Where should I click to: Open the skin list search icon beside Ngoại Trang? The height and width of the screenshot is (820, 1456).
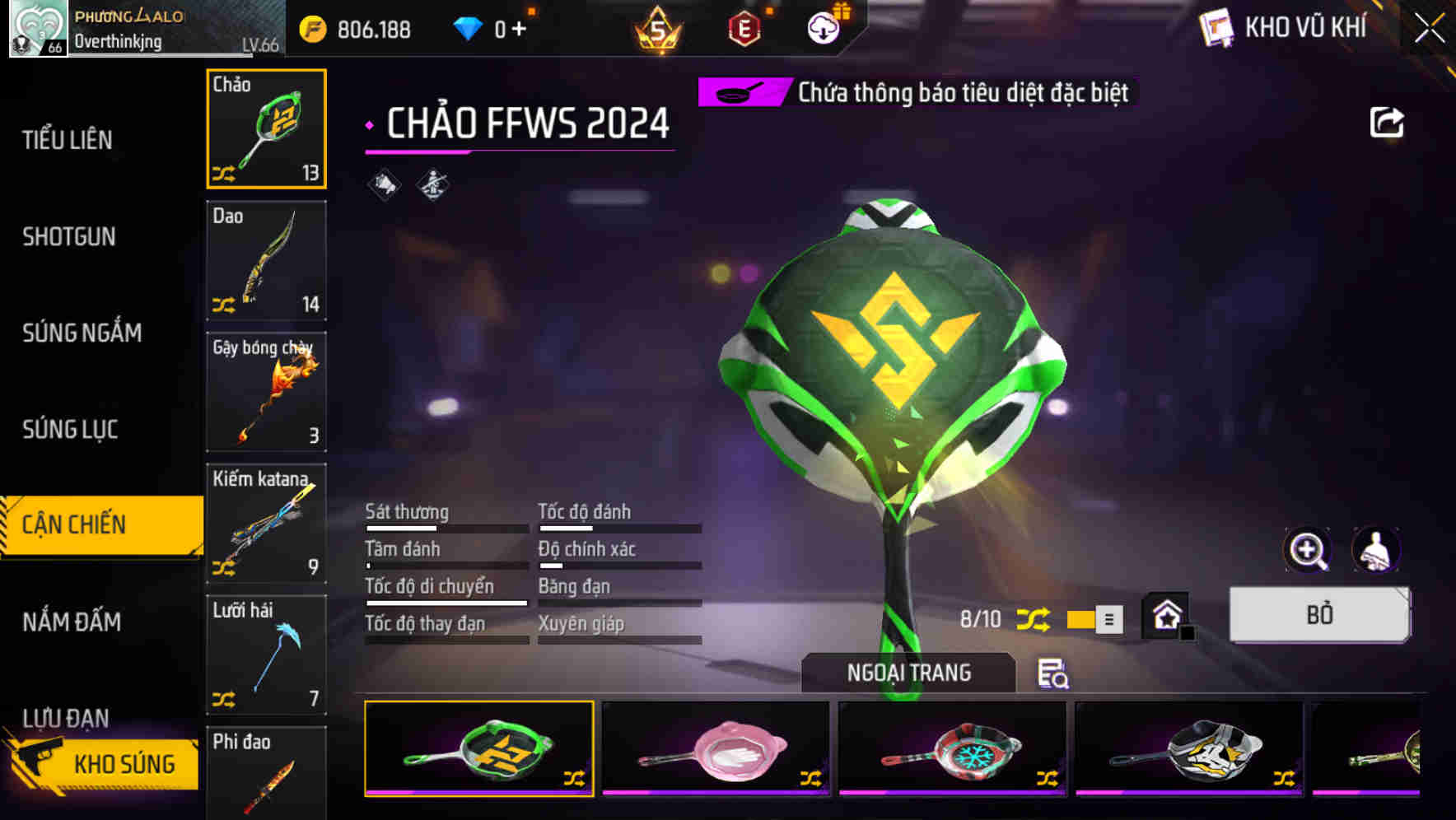tap(1055, 673)
